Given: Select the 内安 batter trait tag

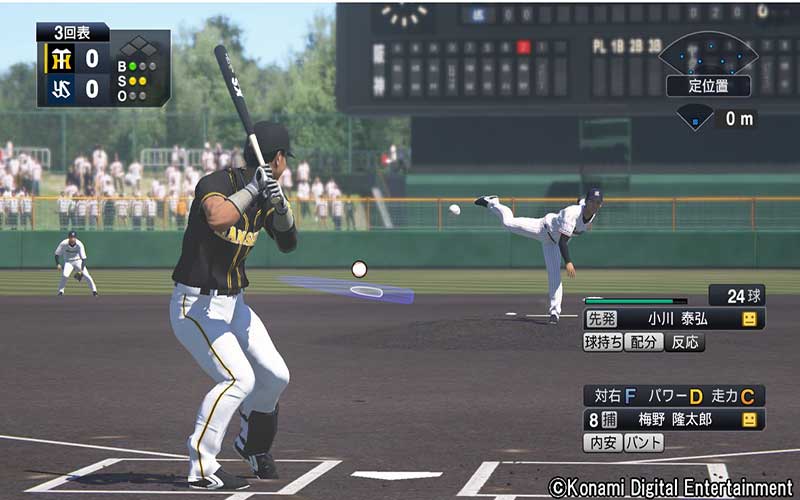Looking at the screenshot, I should point(603,442).
